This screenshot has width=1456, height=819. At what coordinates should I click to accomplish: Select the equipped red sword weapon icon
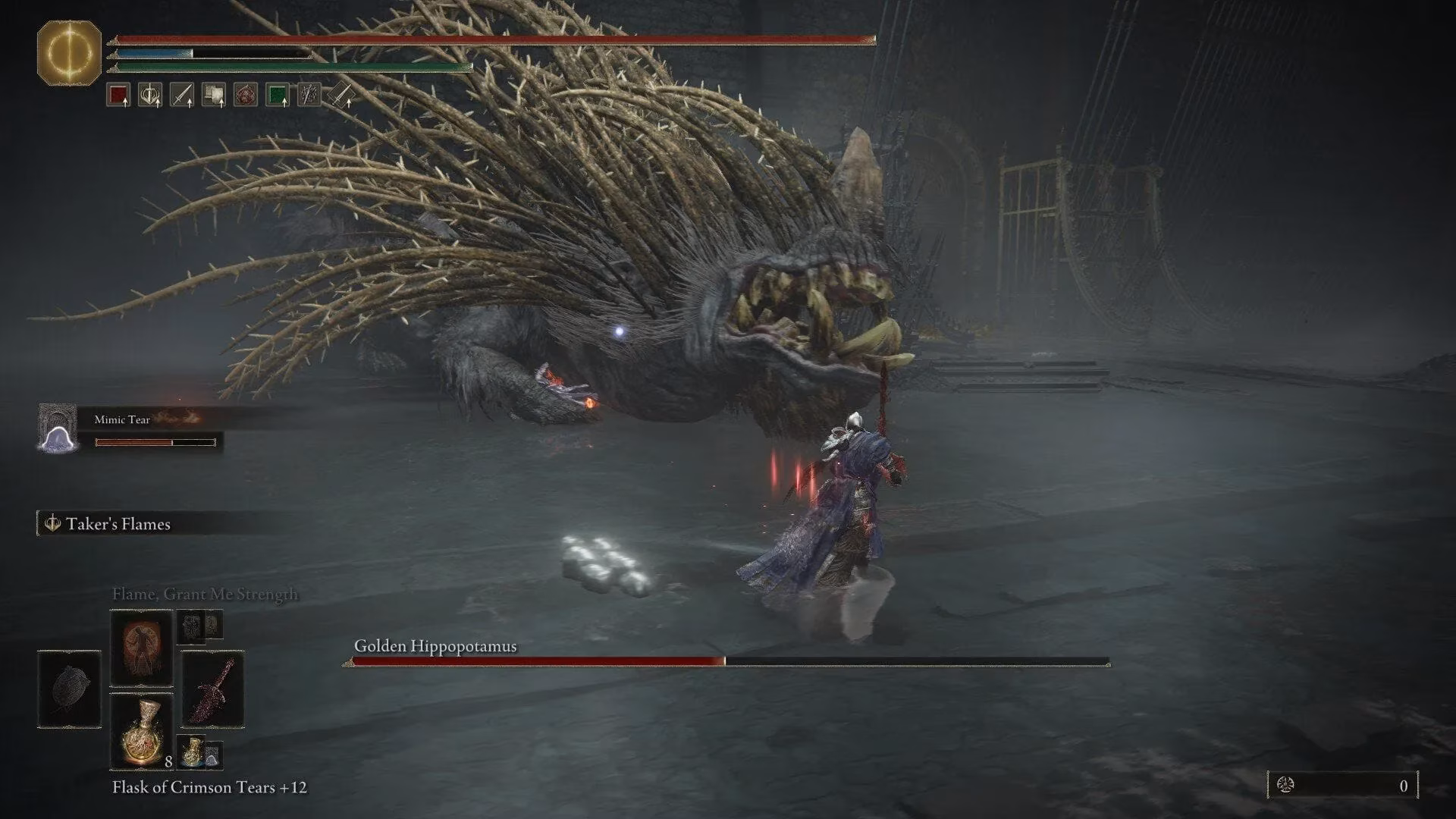pos(212,690)
